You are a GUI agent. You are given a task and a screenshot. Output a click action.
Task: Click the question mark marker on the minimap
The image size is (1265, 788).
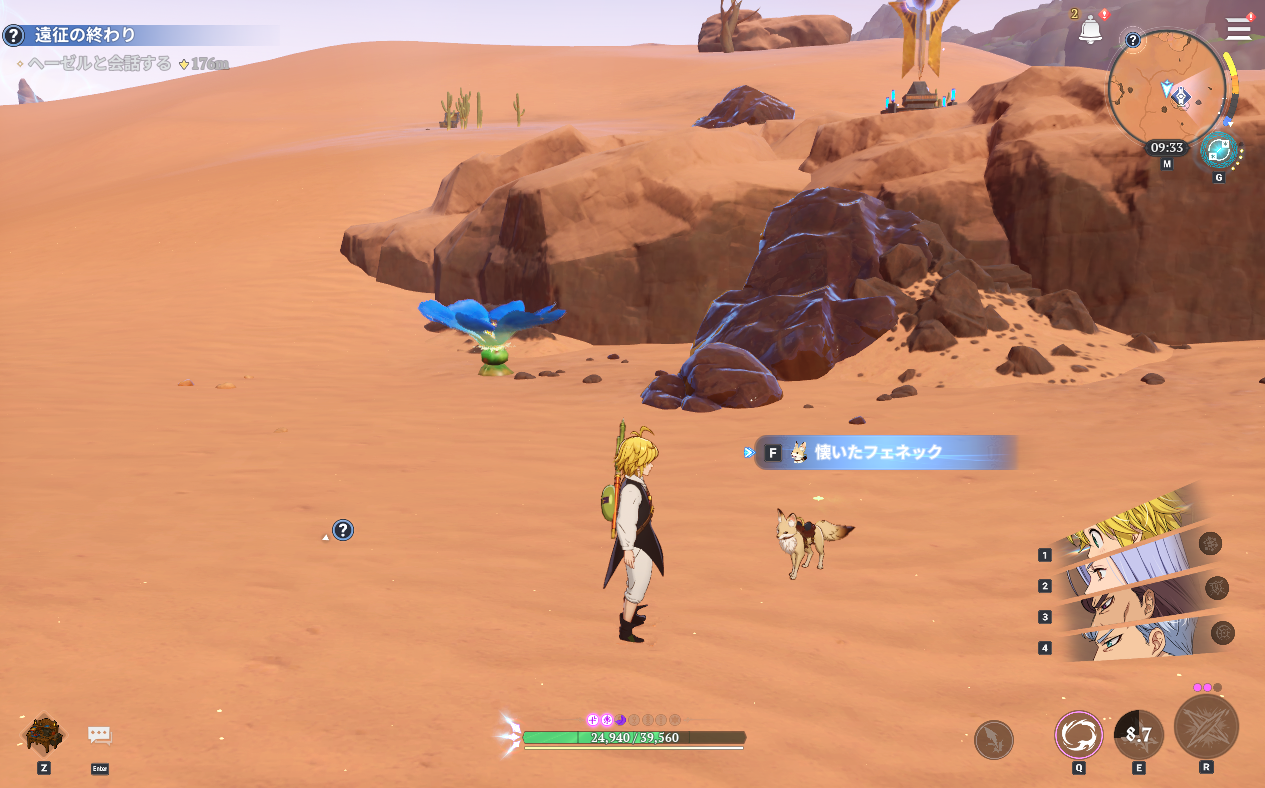pyautogui.click(x=1133, y=40)
